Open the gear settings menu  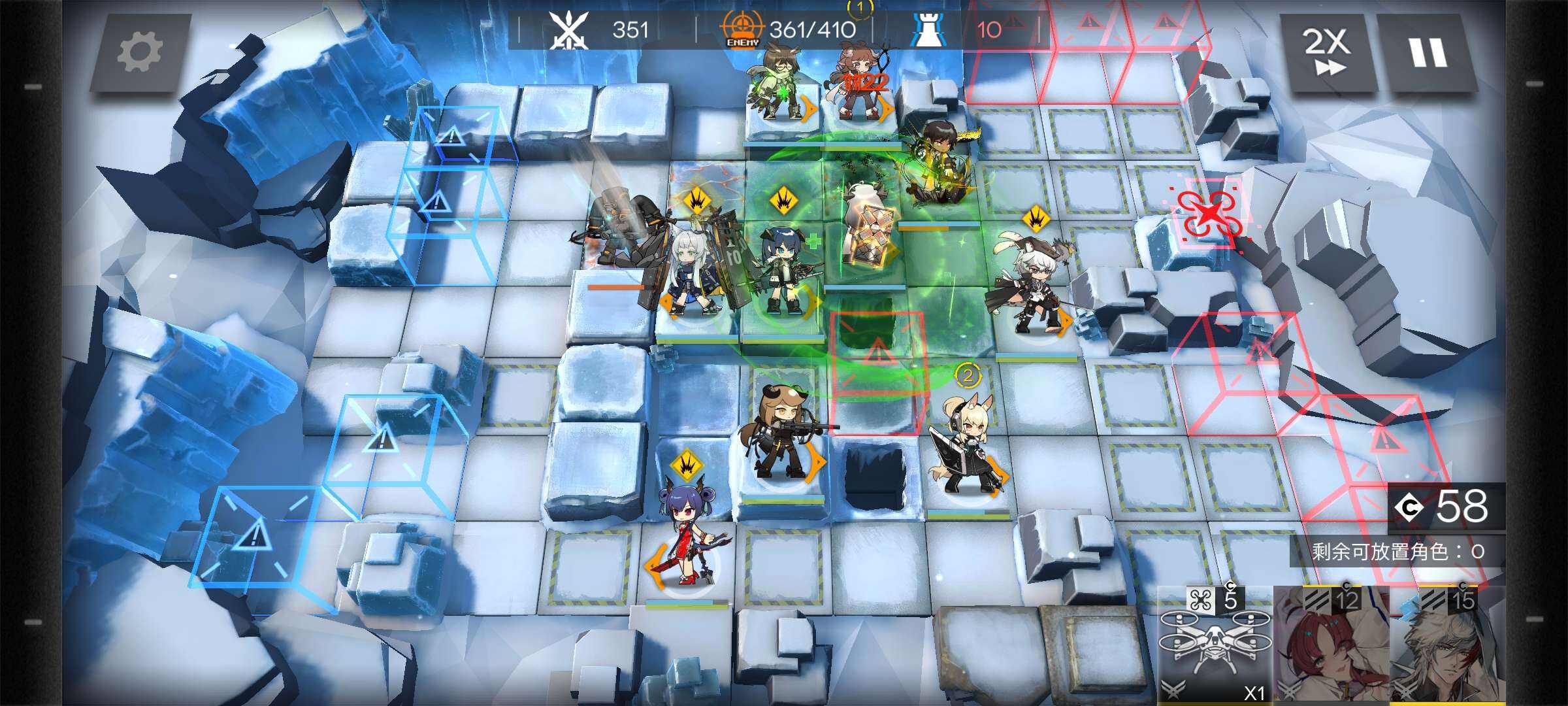point(139,52)
